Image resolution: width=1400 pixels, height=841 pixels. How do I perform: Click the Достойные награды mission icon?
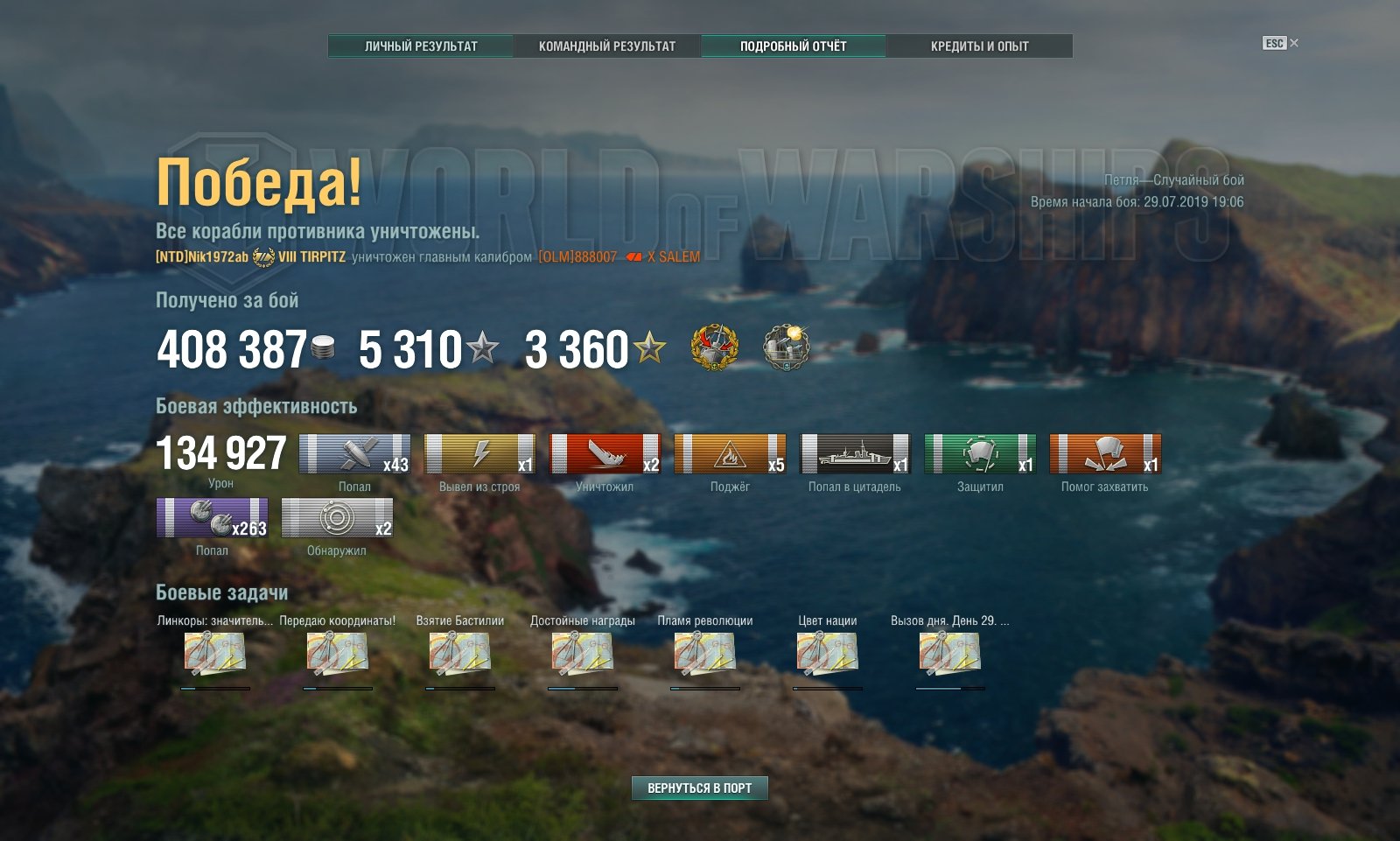[582, 654]
